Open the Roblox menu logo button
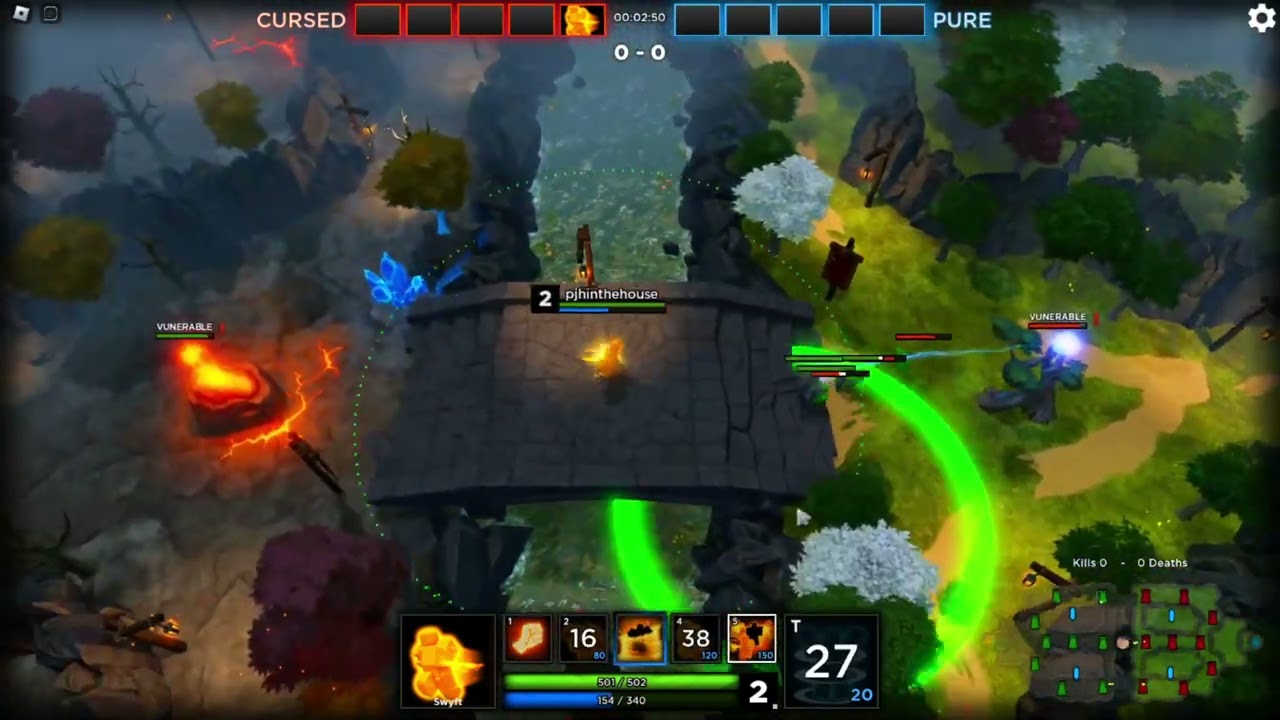The height and width of the screenshot is (720, 1280). (21, 14)
